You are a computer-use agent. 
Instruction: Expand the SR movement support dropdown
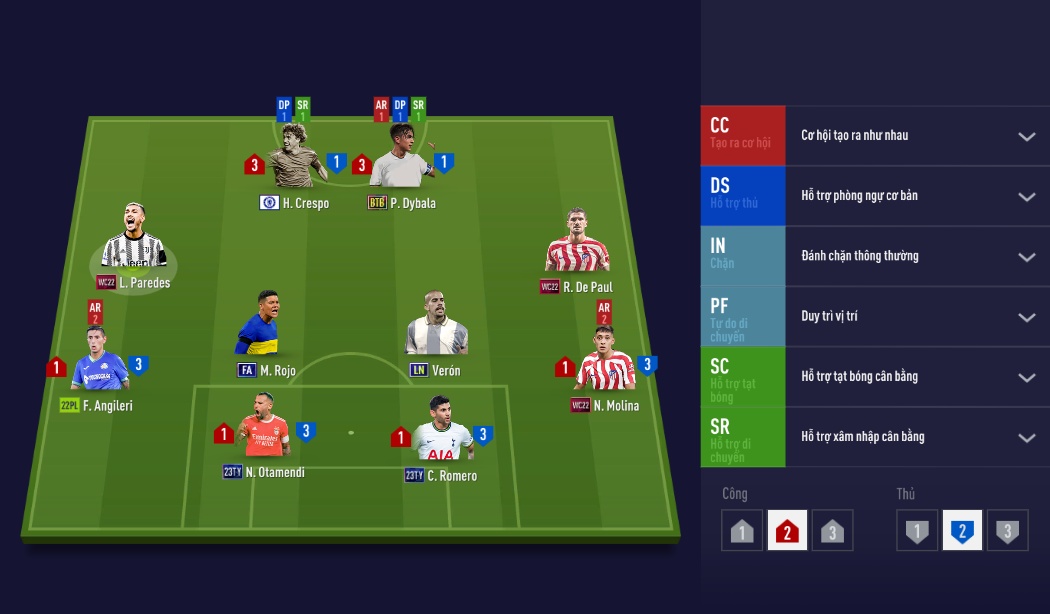click(1026, 437)
